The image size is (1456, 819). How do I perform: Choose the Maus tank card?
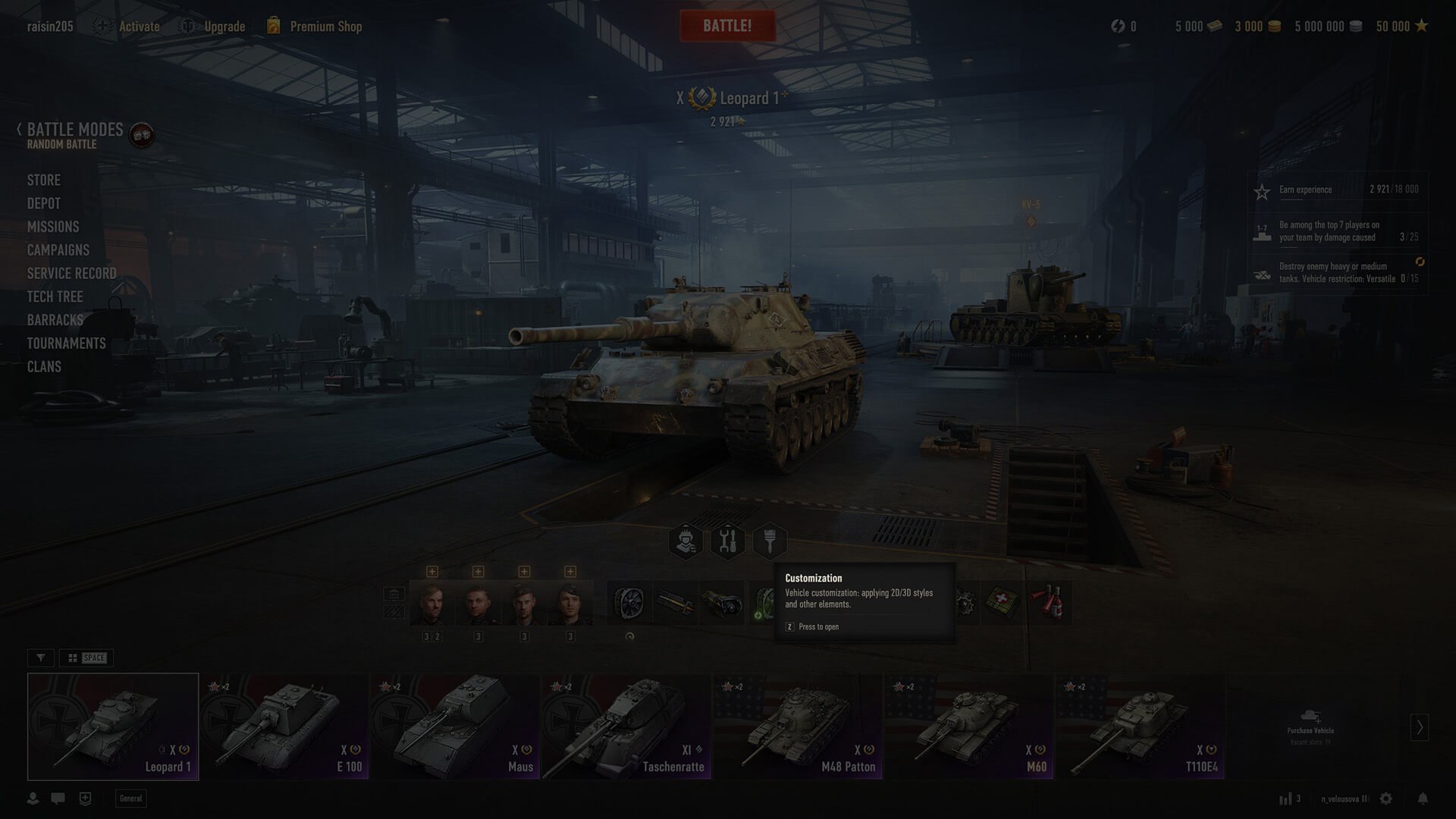pyautogui.click(x=455, y=726)
